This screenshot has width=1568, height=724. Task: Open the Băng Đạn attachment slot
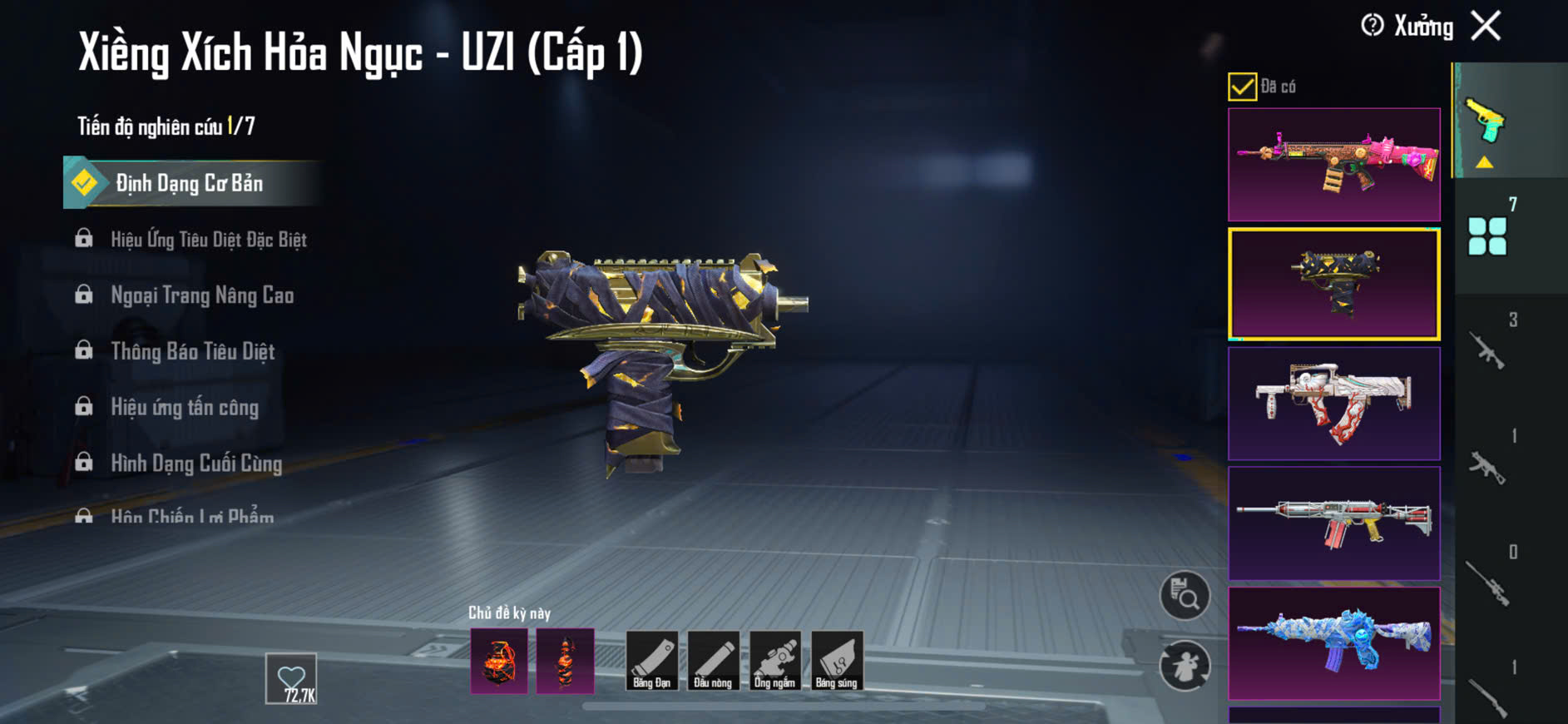651,661
